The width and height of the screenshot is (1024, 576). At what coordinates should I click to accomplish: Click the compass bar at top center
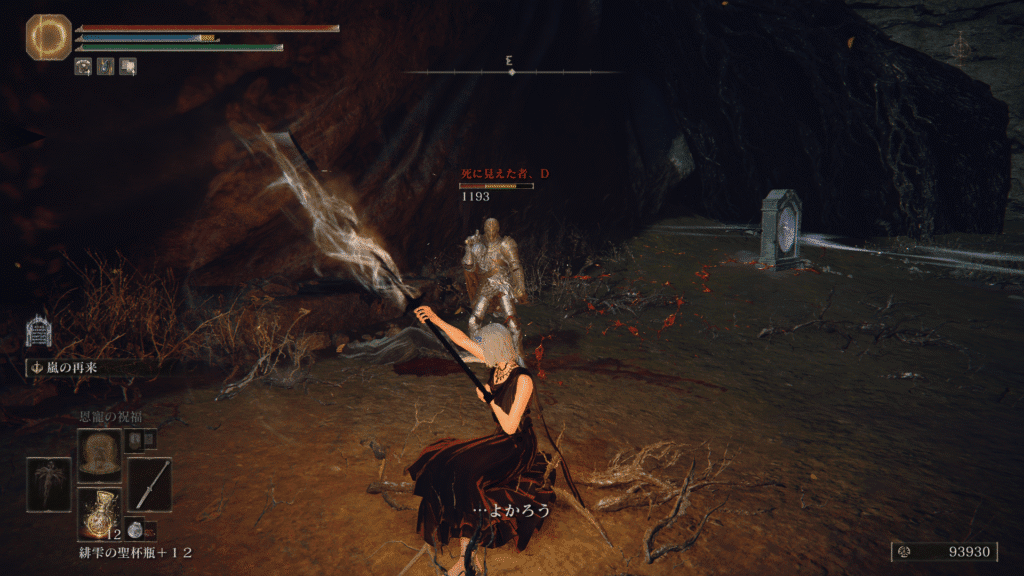click(x=511, y=72)
